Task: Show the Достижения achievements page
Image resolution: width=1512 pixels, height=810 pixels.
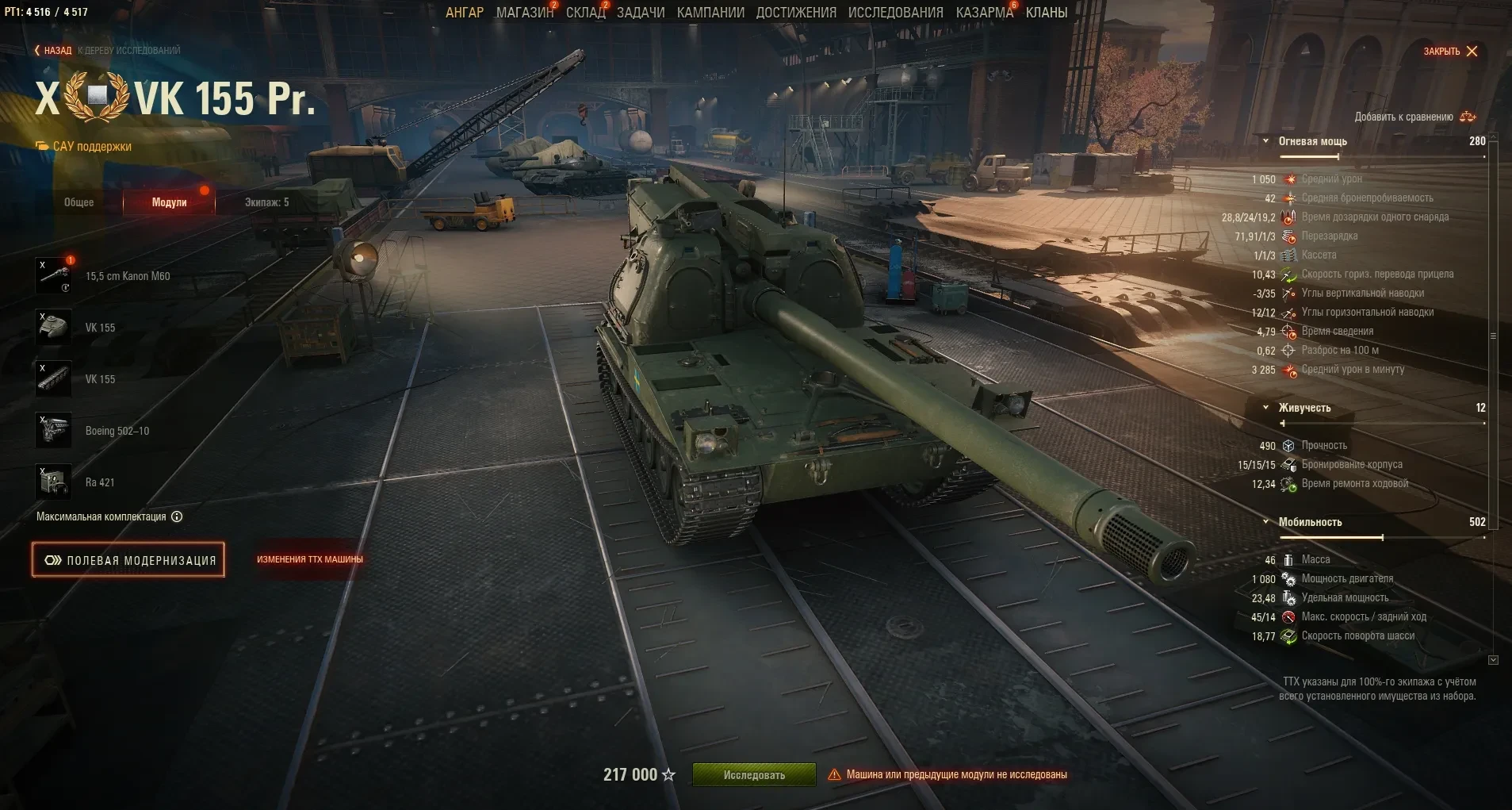Action: (796, 13)
